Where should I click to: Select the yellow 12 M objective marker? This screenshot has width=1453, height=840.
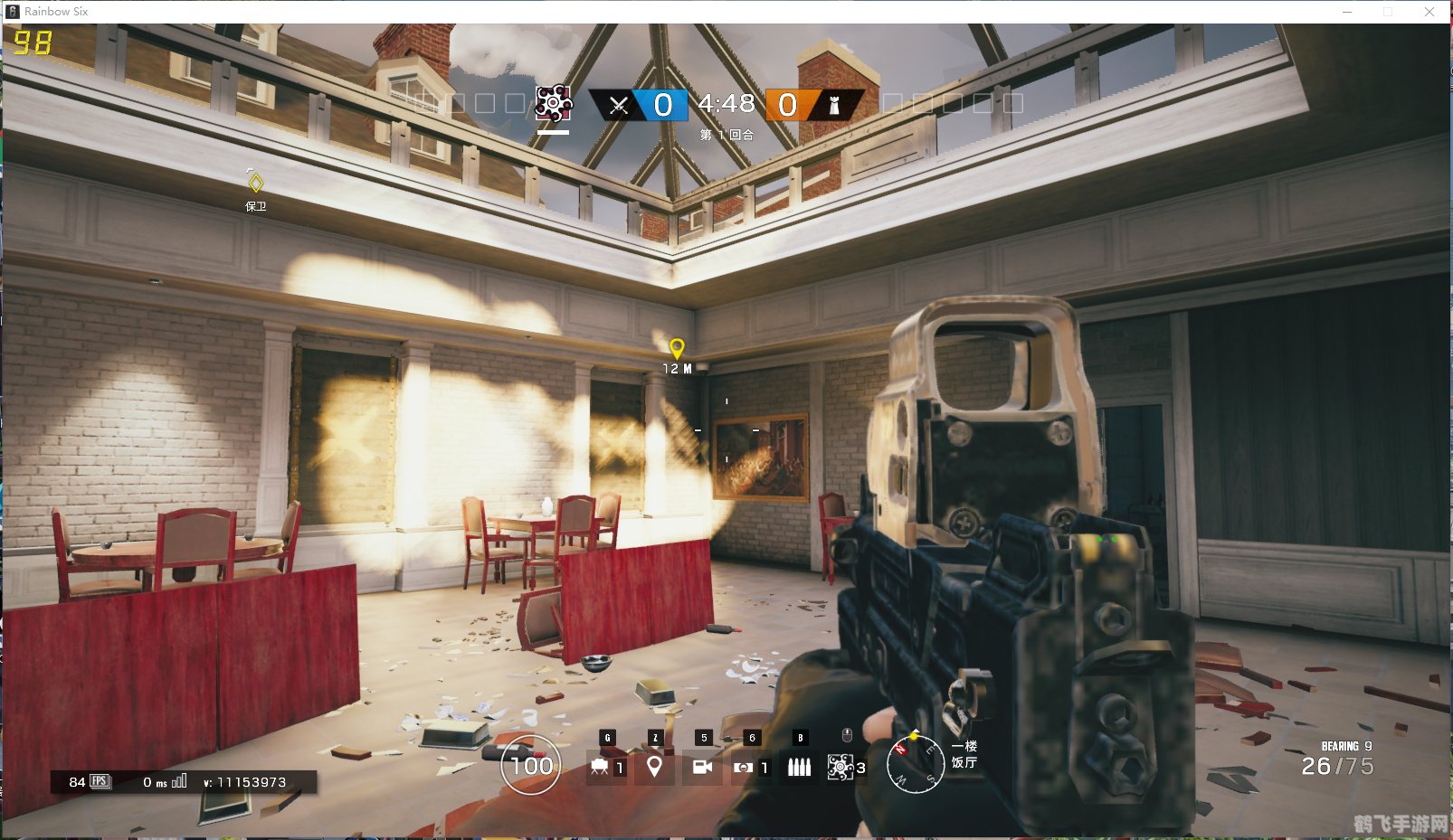click(676, 348)
